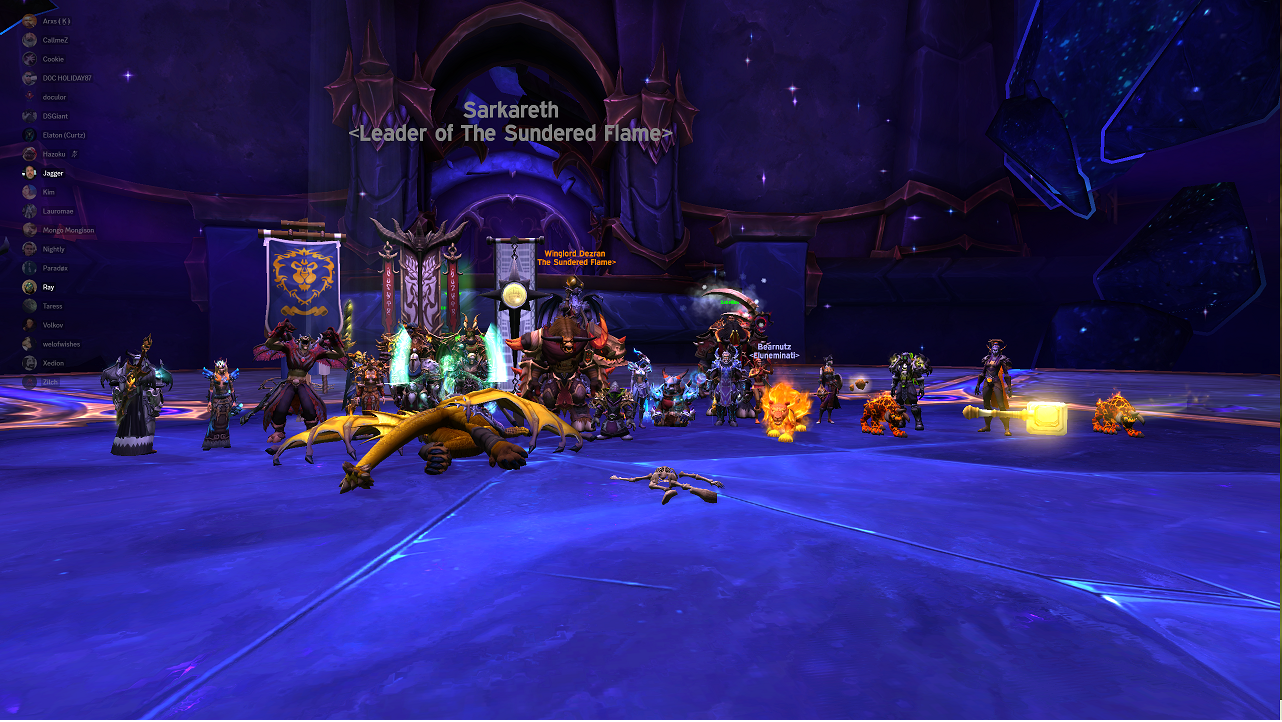Viewport: 1282px width, 722px height.
Task: Click Arxs's Discord avatar
Action: pyautogui.click(x=28, y=20)
